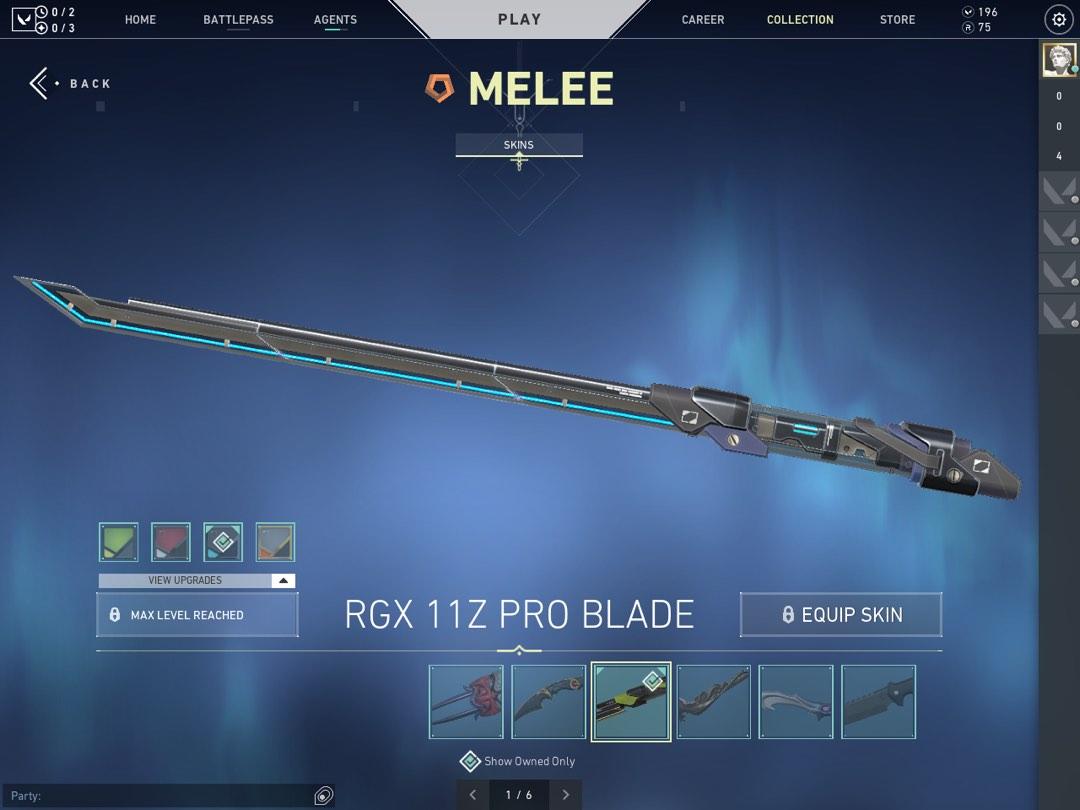The height and width of the screenshot is (810, 1080).
Task: Open the Career page
Action: tap(703, 20)
